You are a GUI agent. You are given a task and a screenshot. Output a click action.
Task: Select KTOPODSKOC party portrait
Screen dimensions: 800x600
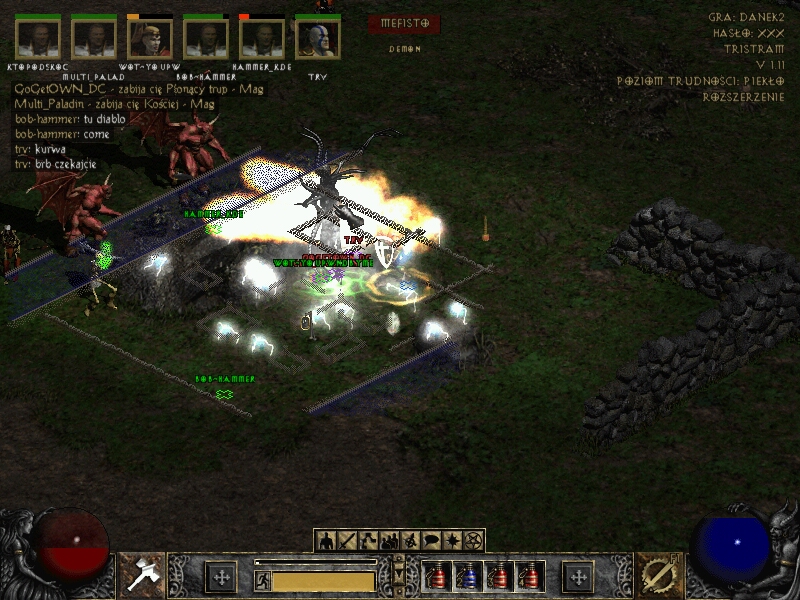click(38, 39)
